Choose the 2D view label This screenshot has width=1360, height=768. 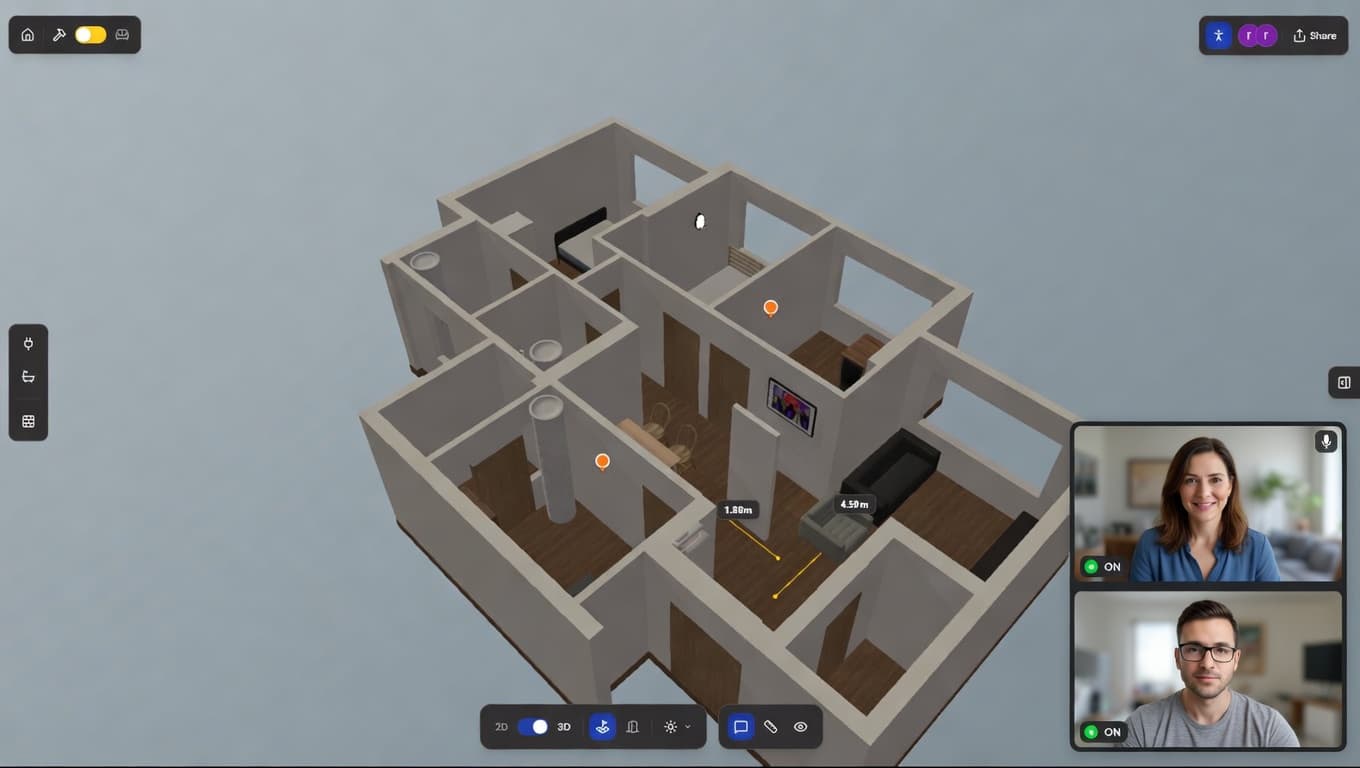pos(501,727)
